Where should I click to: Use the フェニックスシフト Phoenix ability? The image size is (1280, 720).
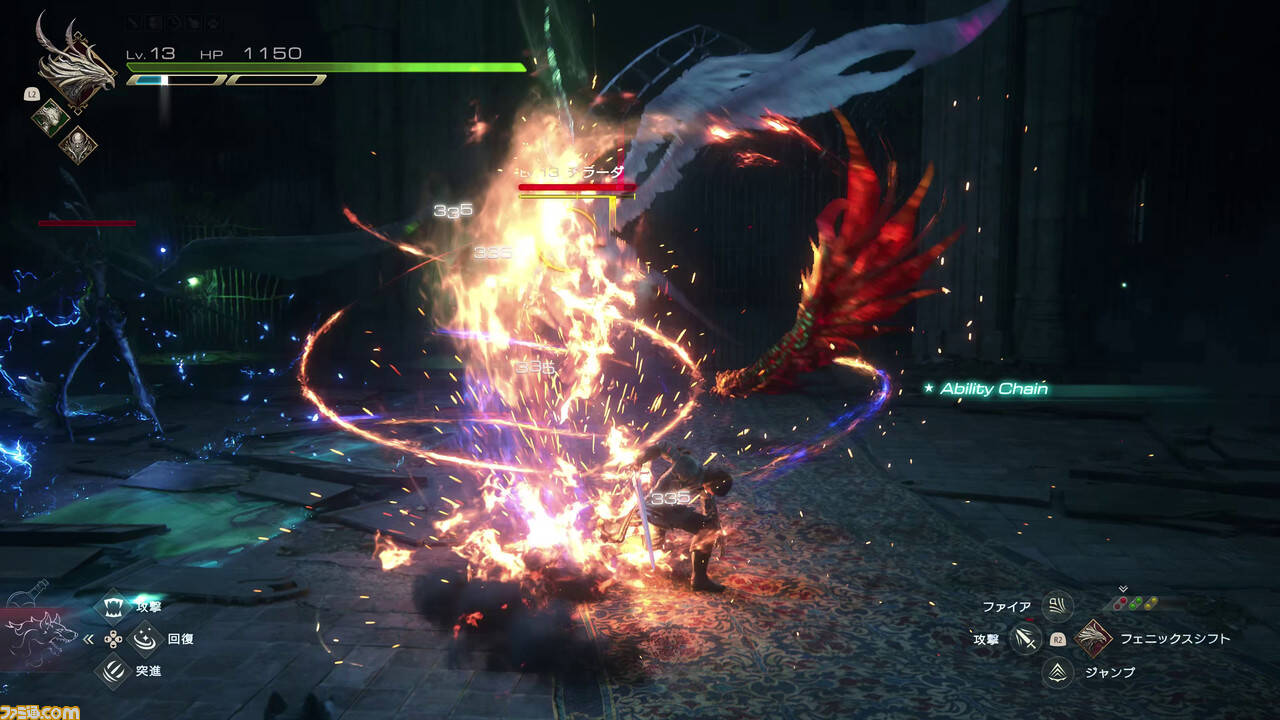pyautogui.click(x=1093, y=638)
